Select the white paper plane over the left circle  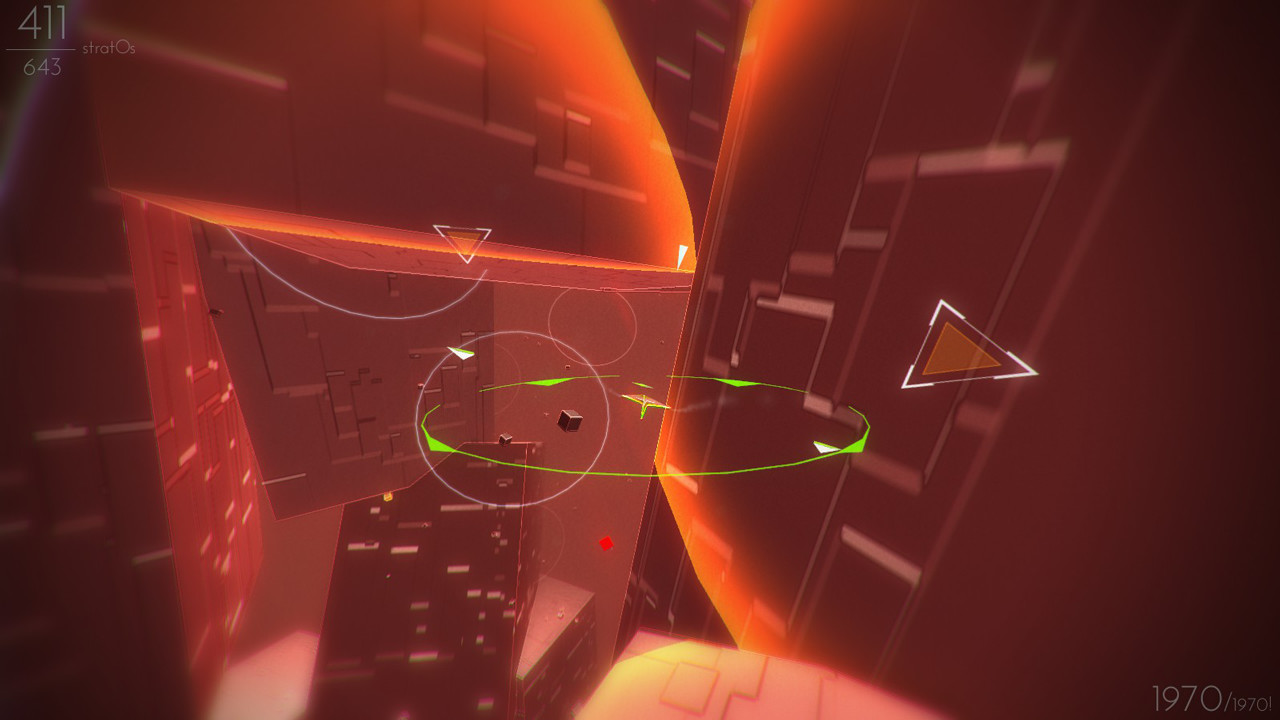(x=459, y=352)
